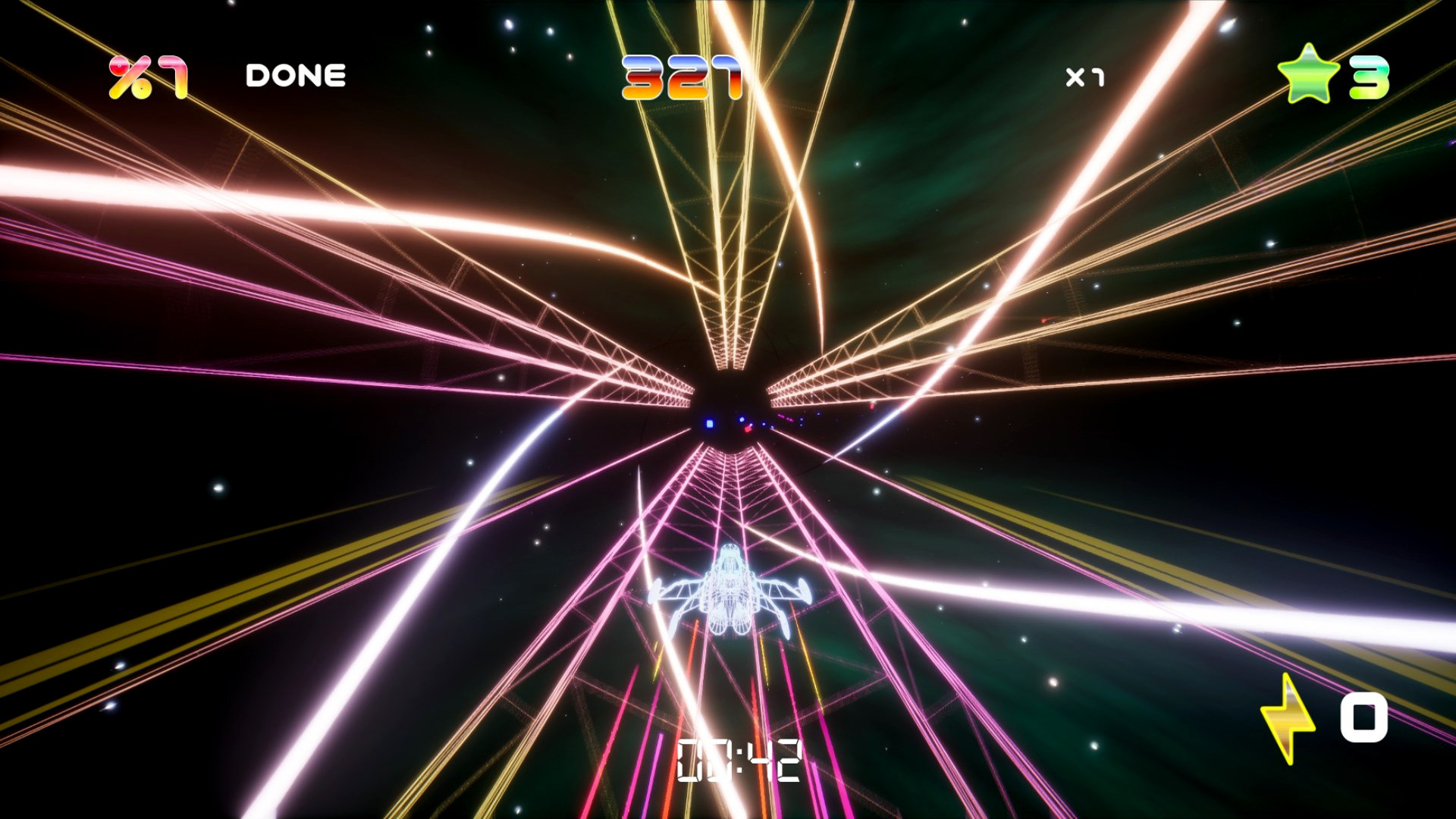Expand the DONE status indicator

point(296,74)
